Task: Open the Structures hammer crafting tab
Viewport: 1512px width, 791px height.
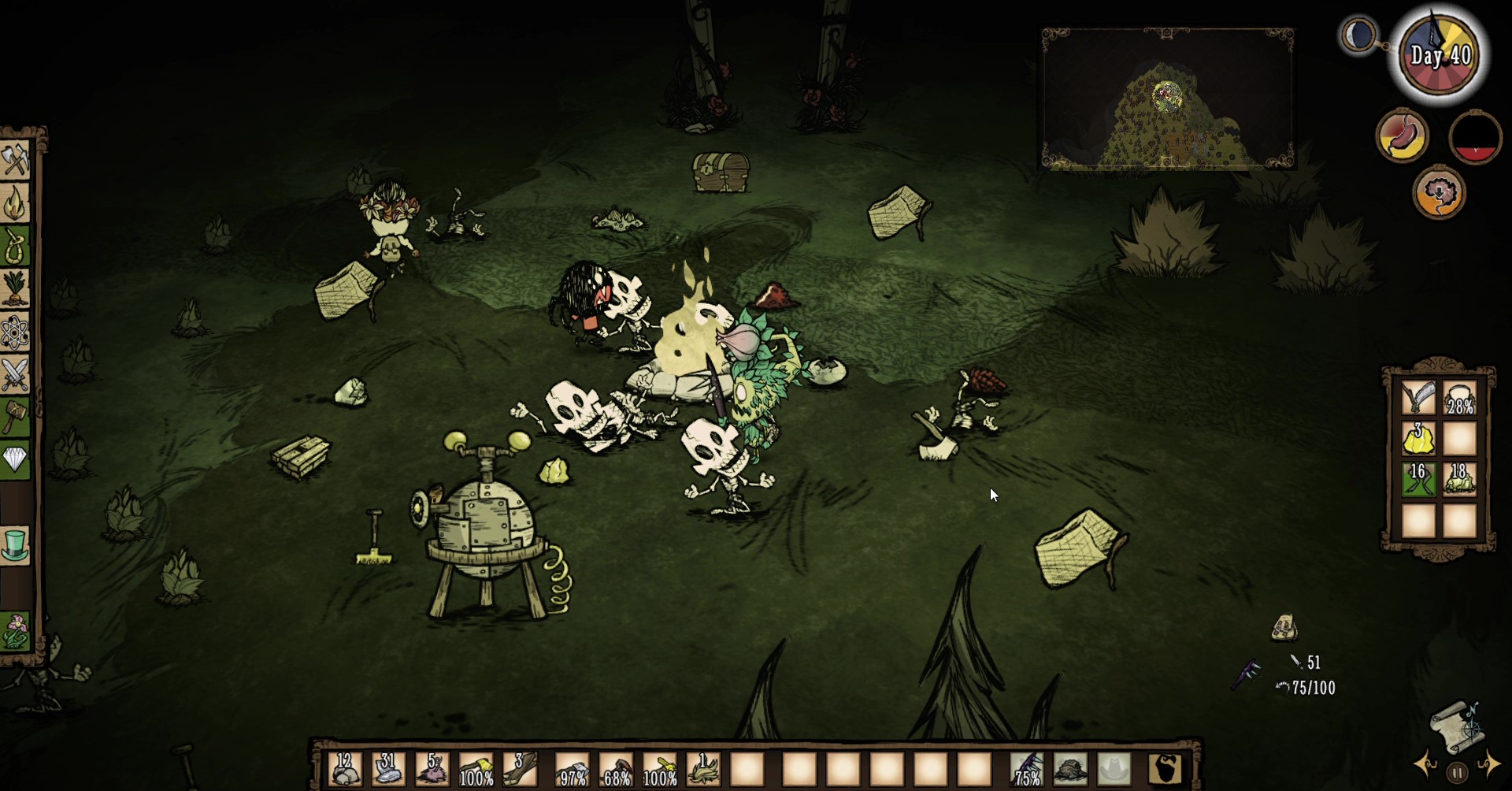Action: point(16,416)
